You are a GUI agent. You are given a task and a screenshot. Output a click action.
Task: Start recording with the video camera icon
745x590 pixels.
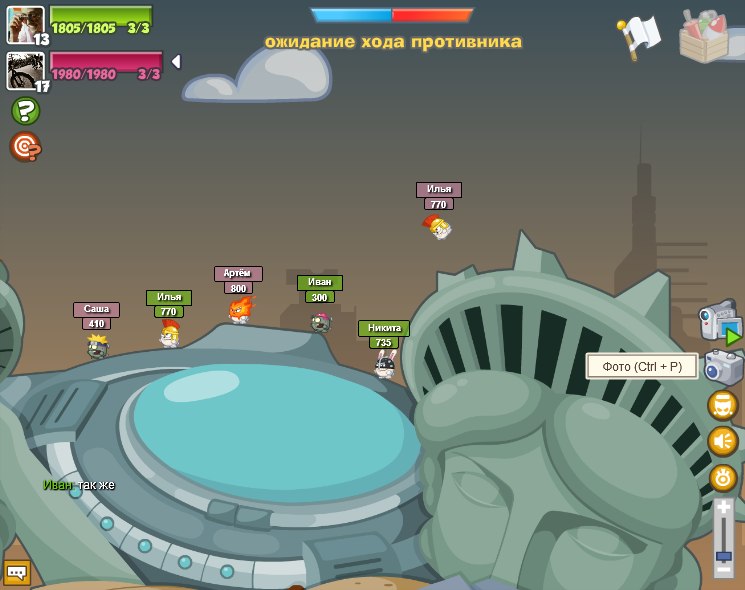coord(720,324)
